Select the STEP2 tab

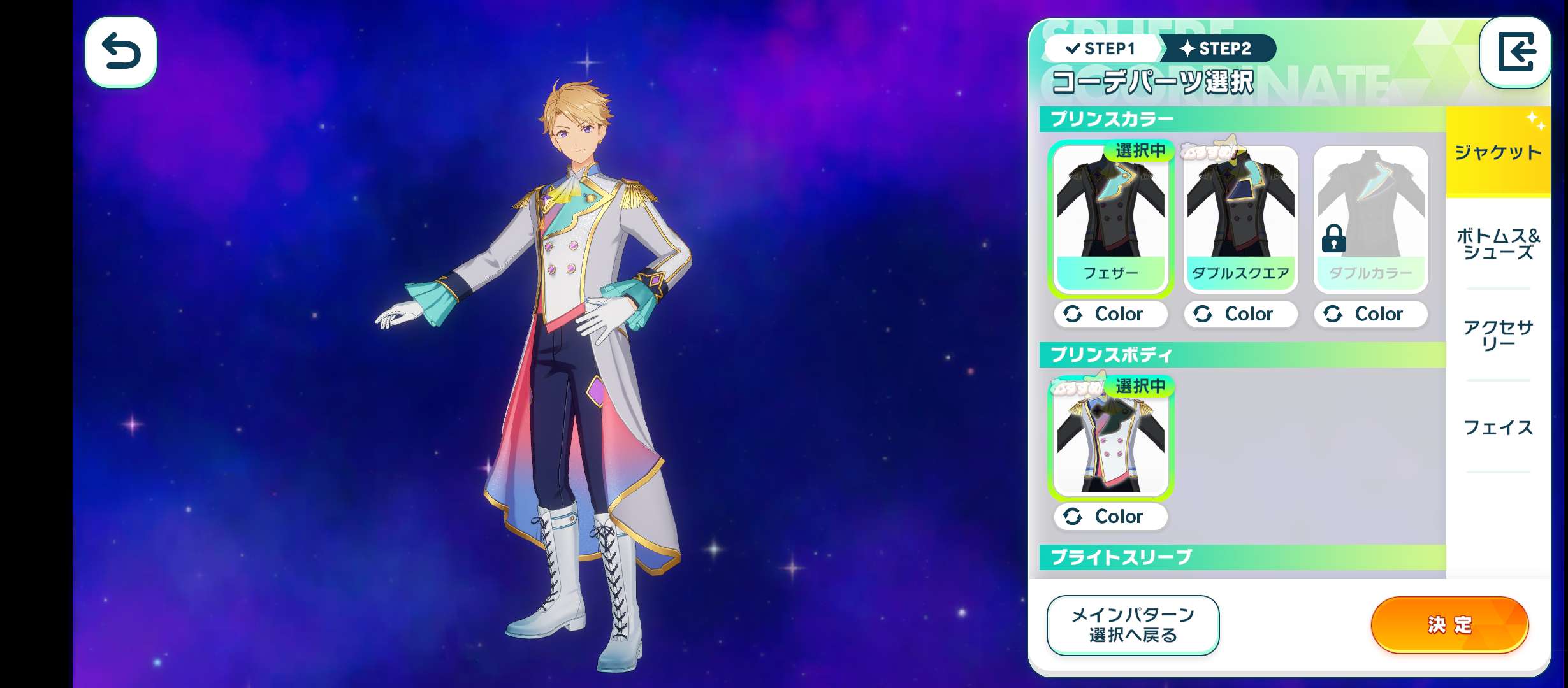[x=1216, y=48]
